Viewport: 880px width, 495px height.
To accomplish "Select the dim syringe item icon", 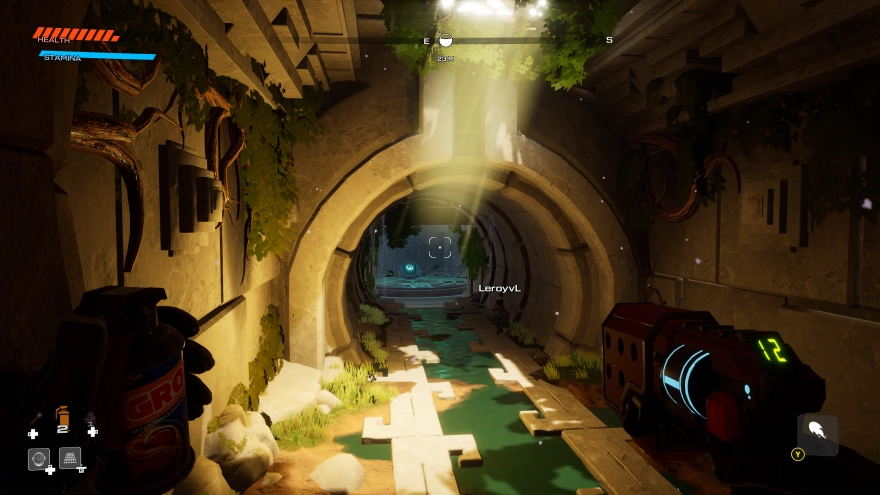I will pyautogui.click(x=36, y=418).
